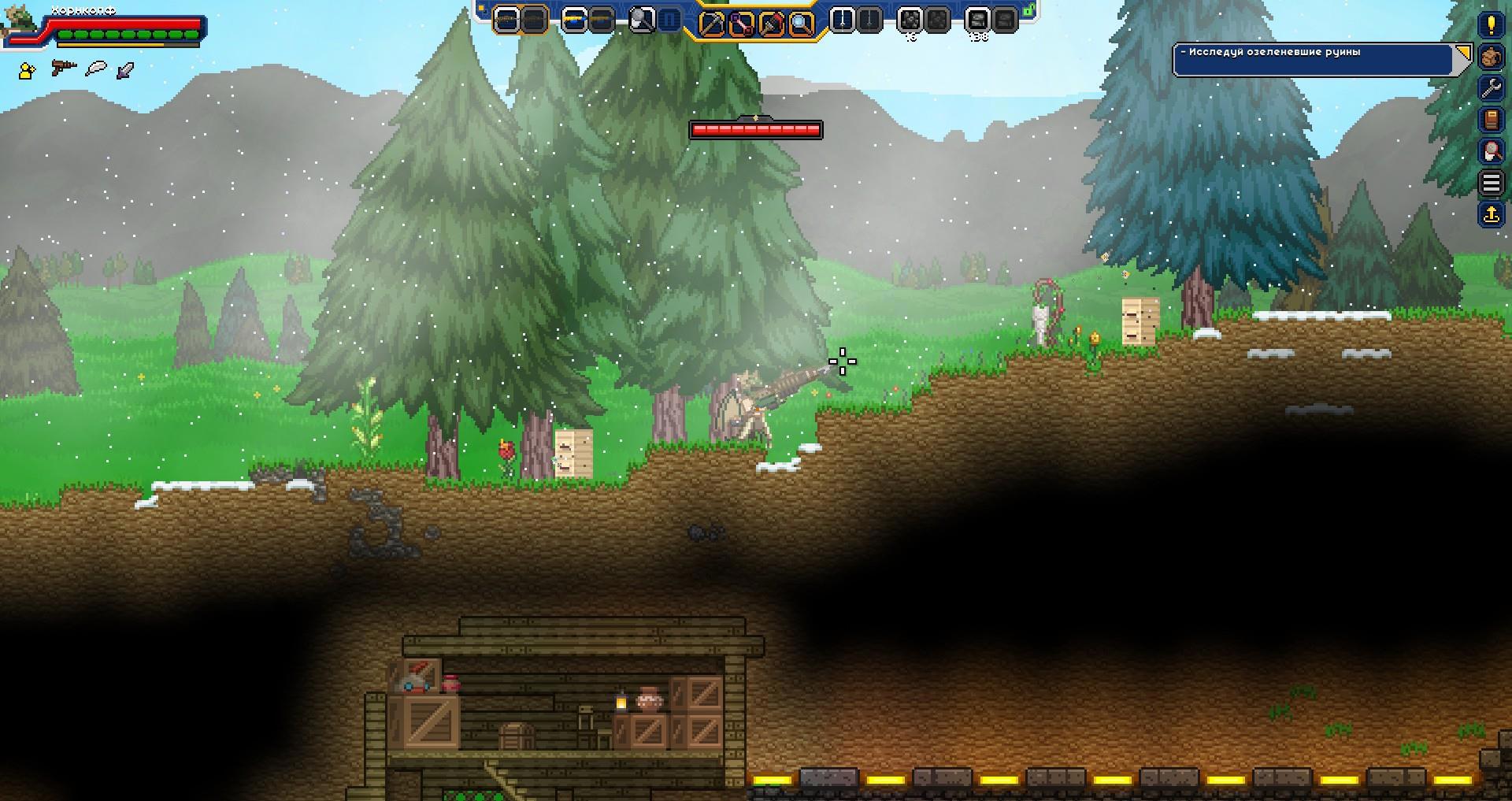
Task: Open the quest log exclamation icon
Action: (x=1491, y=24)
